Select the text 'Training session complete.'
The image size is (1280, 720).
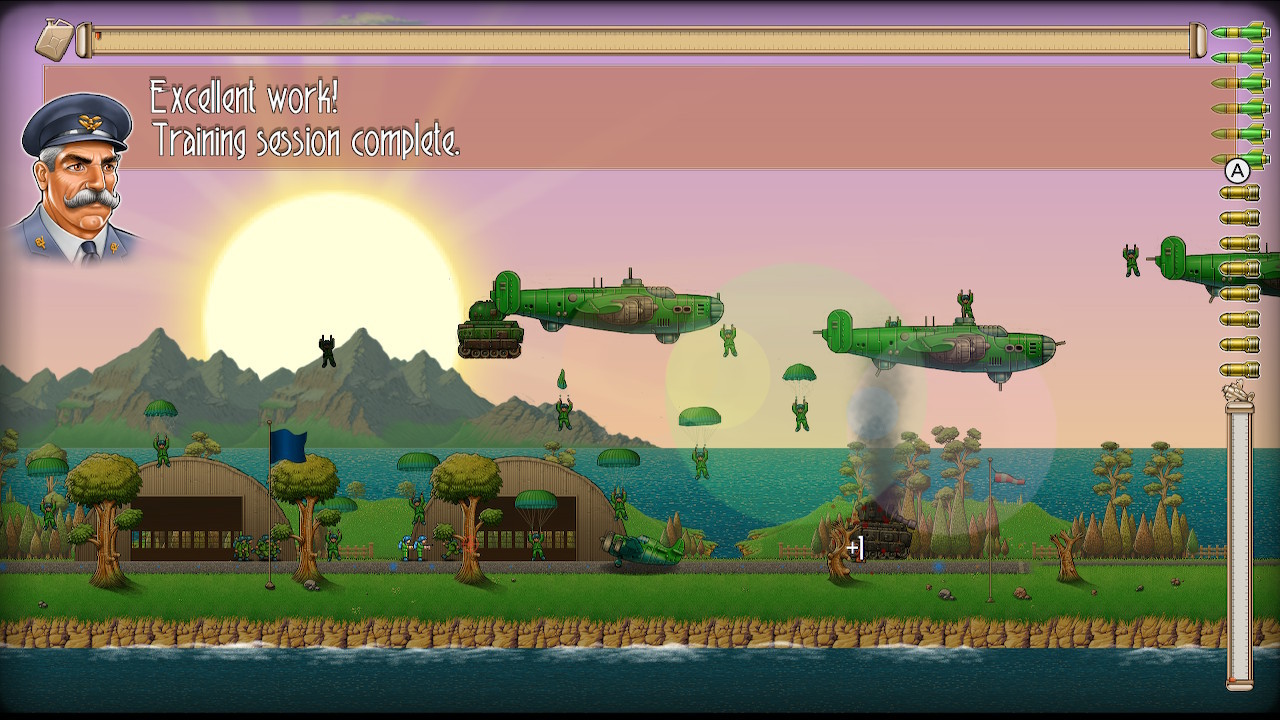[x=305, y=143]
